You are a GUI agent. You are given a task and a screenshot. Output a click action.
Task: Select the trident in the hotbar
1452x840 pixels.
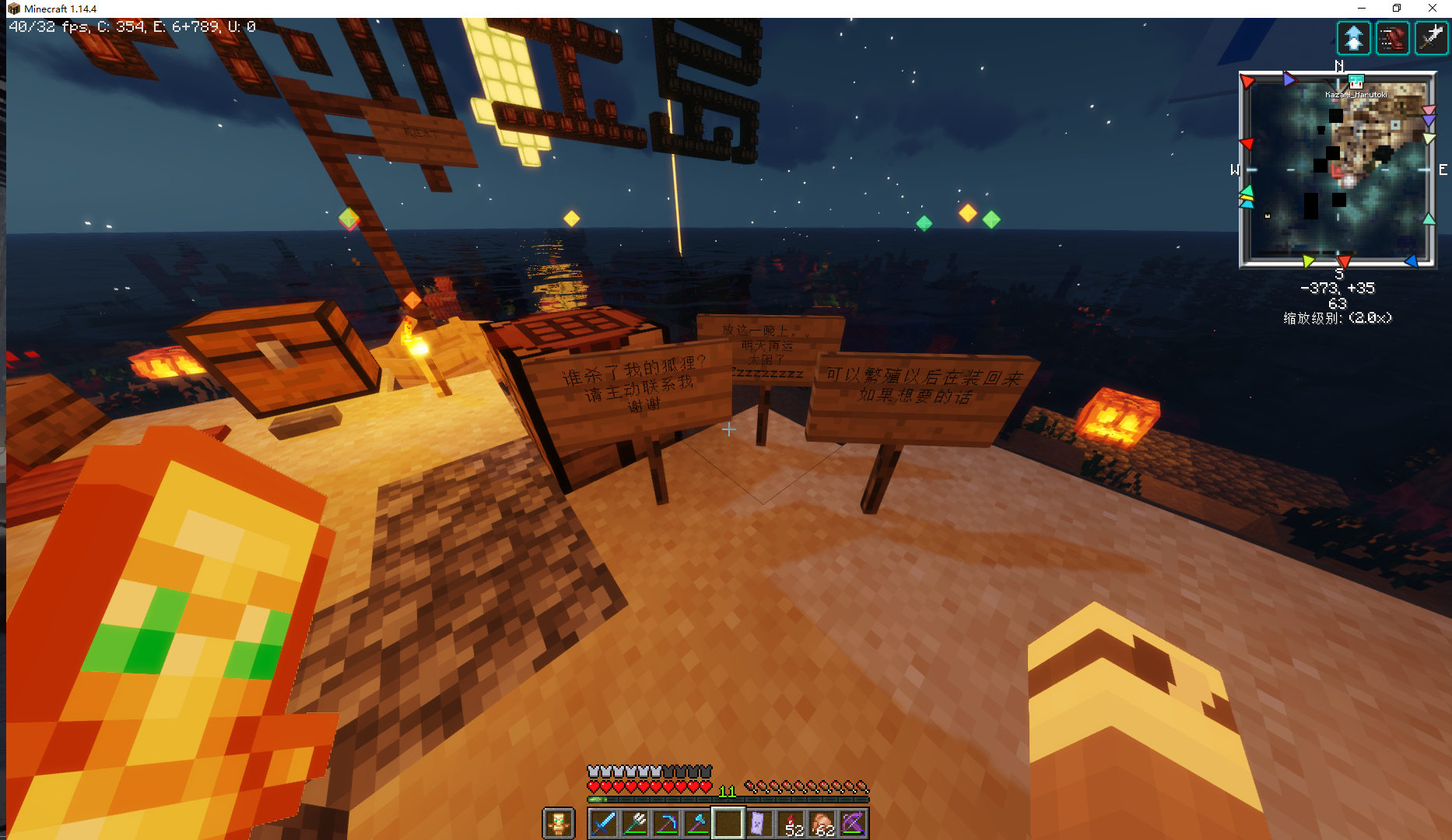click(x=635, y=824)
